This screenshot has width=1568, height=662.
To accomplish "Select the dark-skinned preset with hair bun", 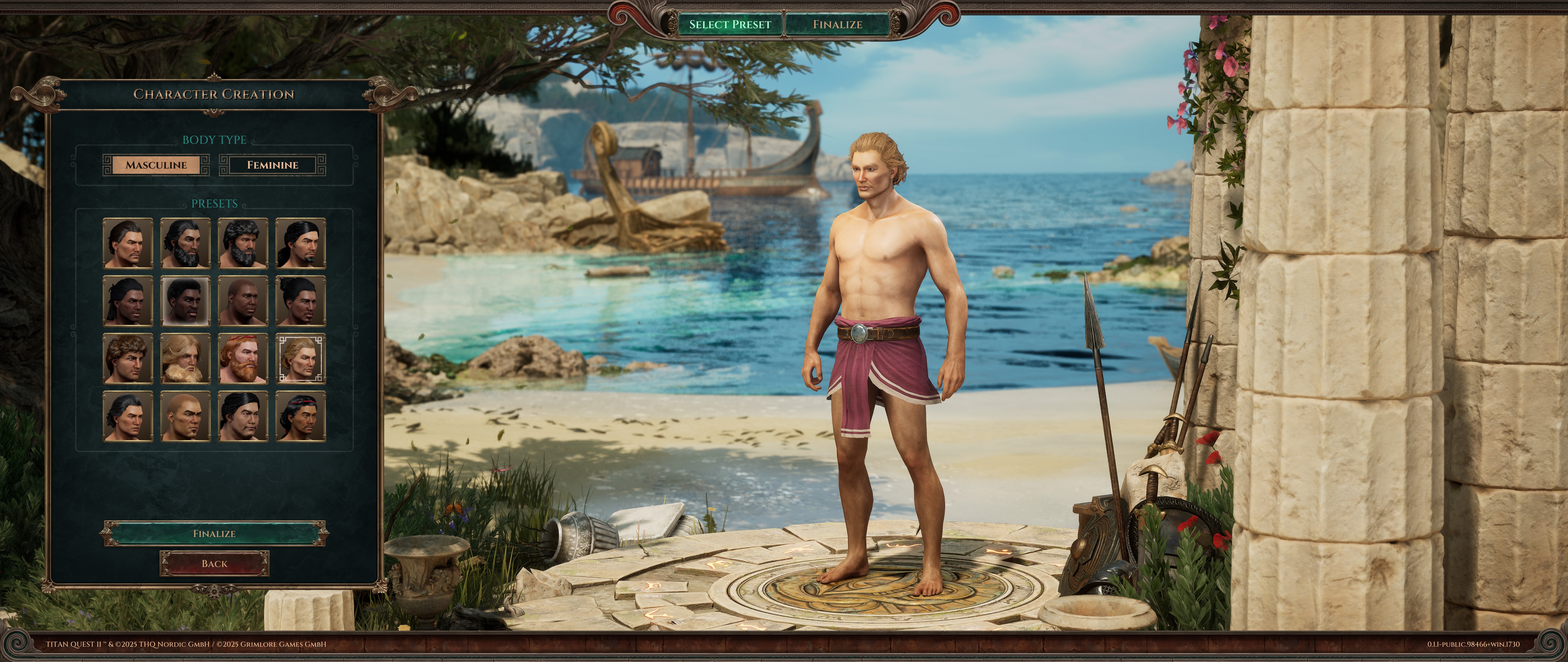I will (301, 301).
